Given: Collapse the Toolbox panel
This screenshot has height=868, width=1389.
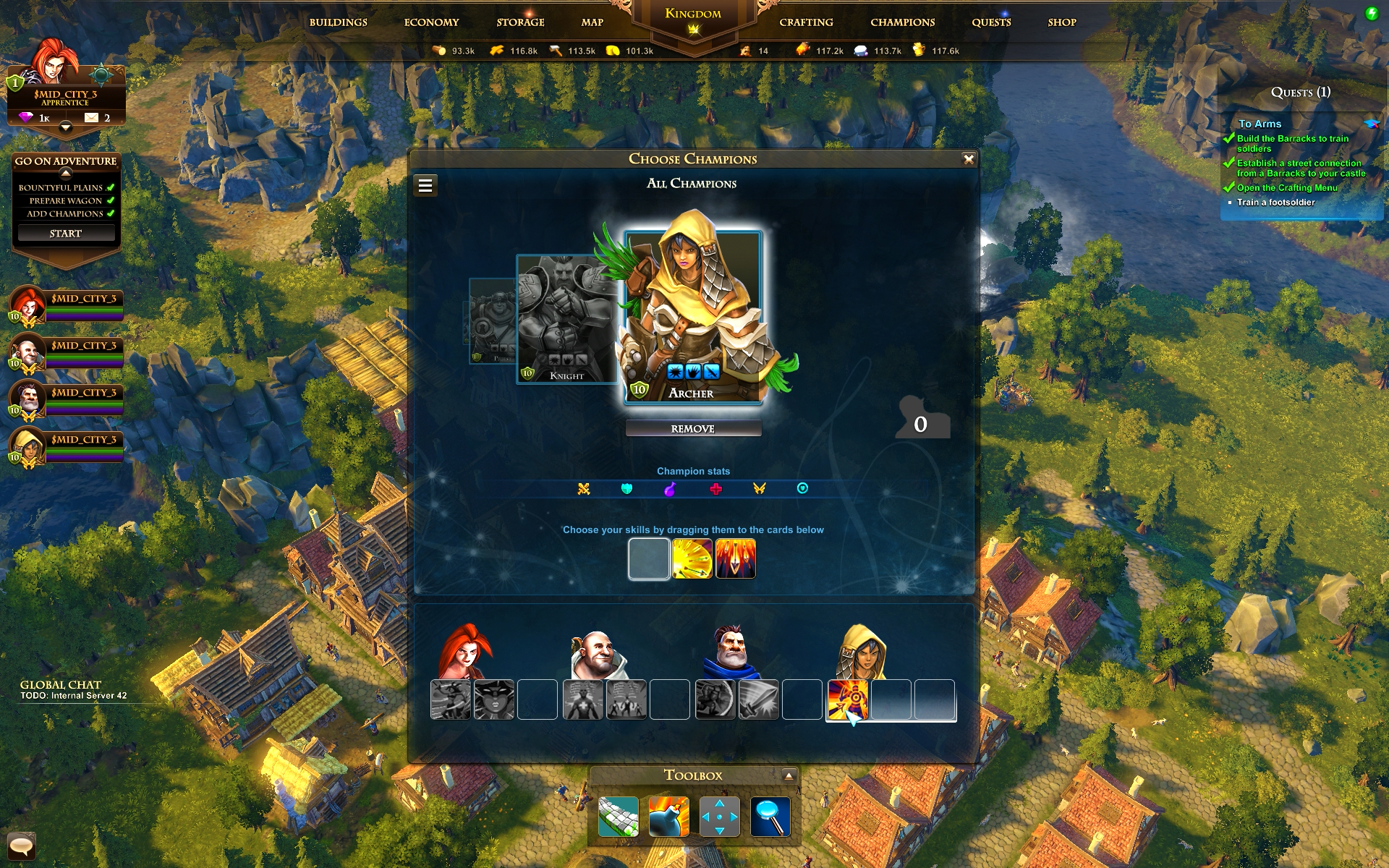Looking at the screenshot, I should click(x=788, y=774).
